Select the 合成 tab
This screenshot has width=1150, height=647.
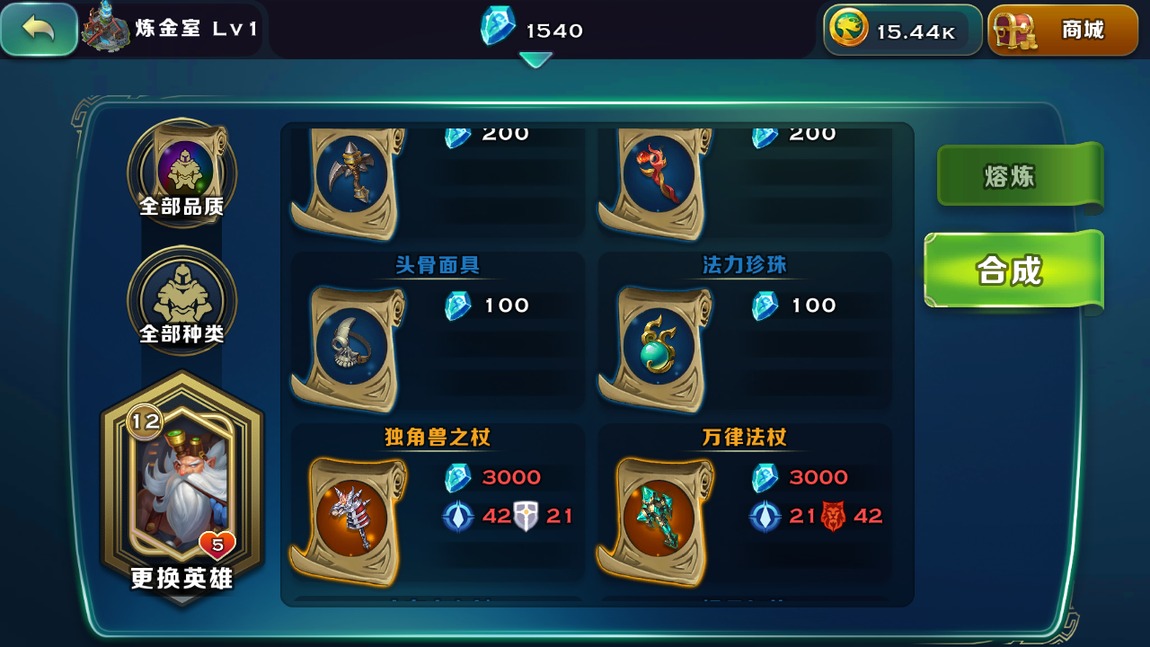pyautogui.click(x=1012, y=270)
